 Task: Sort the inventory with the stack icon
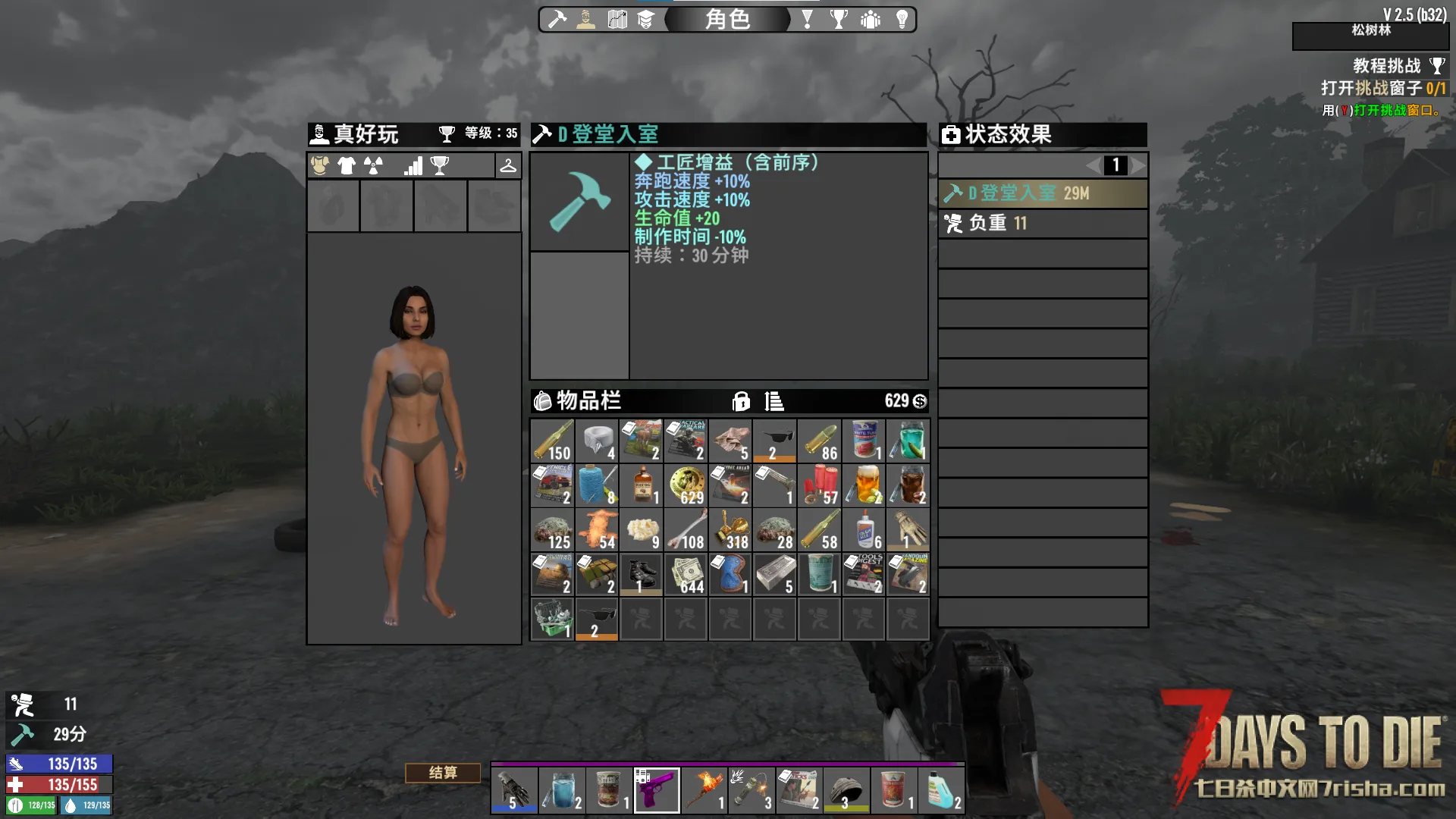[x=773, y=401]
